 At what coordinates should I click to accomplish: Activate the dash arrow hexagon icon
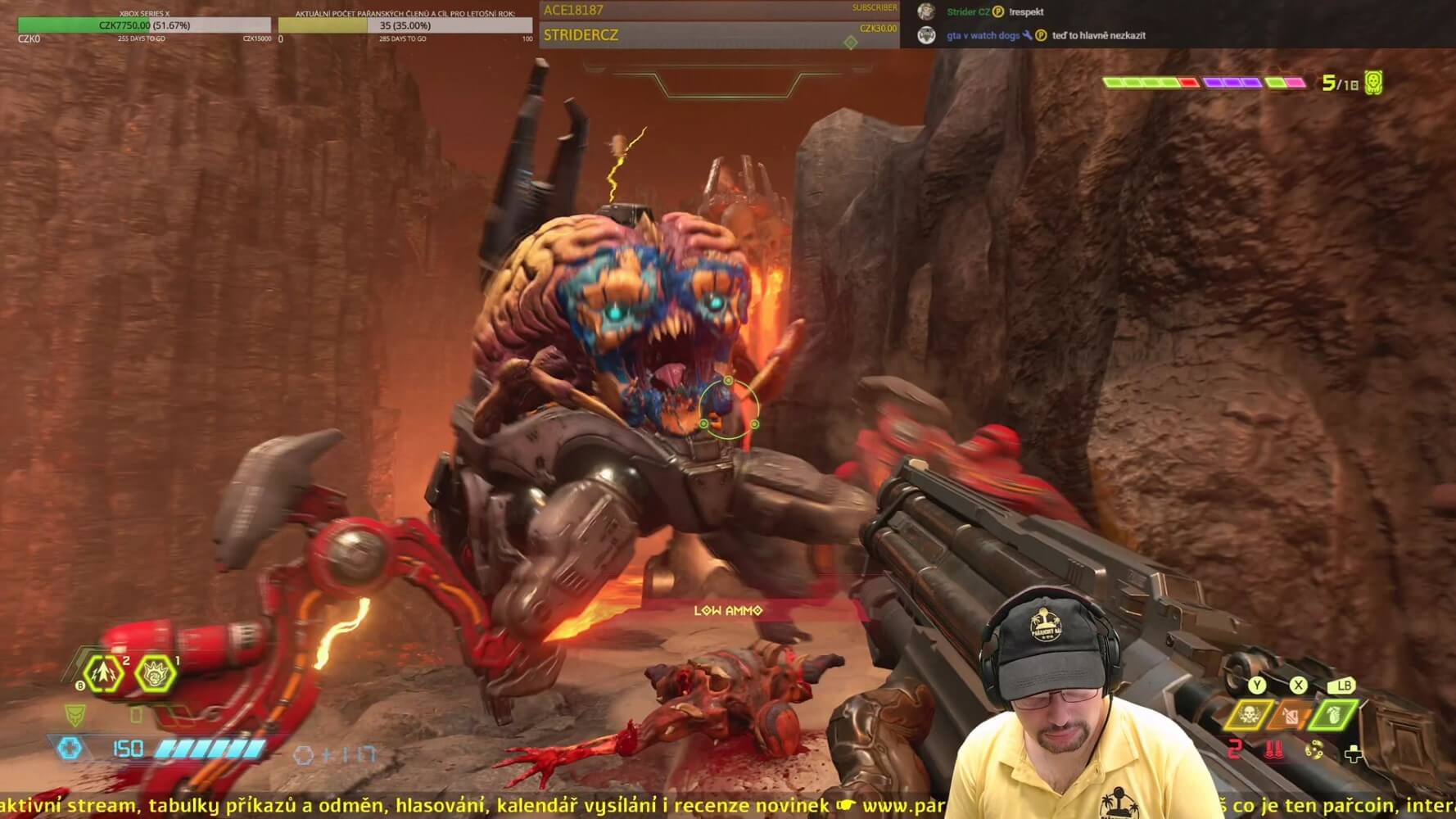pos(104,674)
